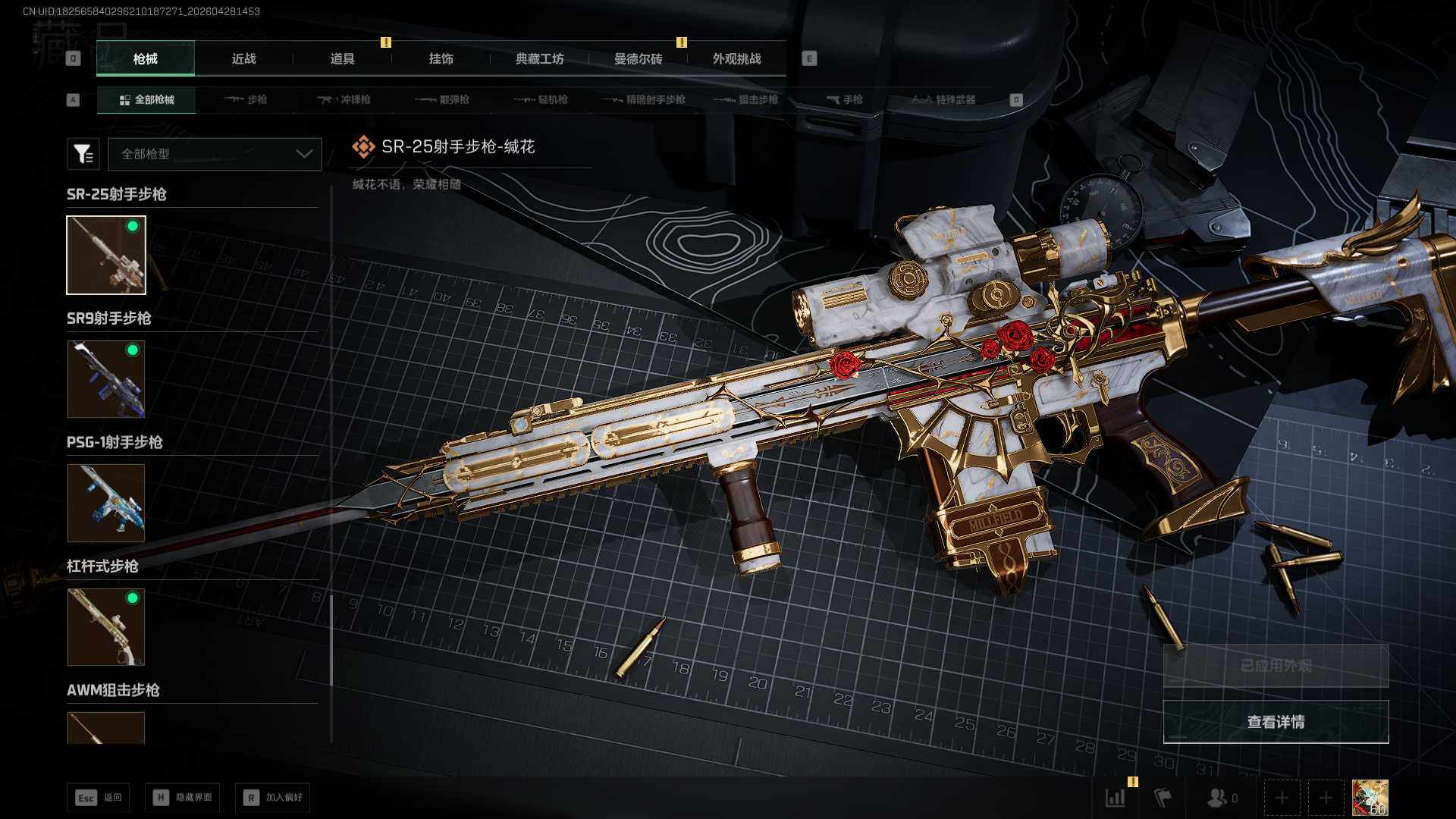
Task: Open the bar chart stats icon
Action: [1116, 798]
